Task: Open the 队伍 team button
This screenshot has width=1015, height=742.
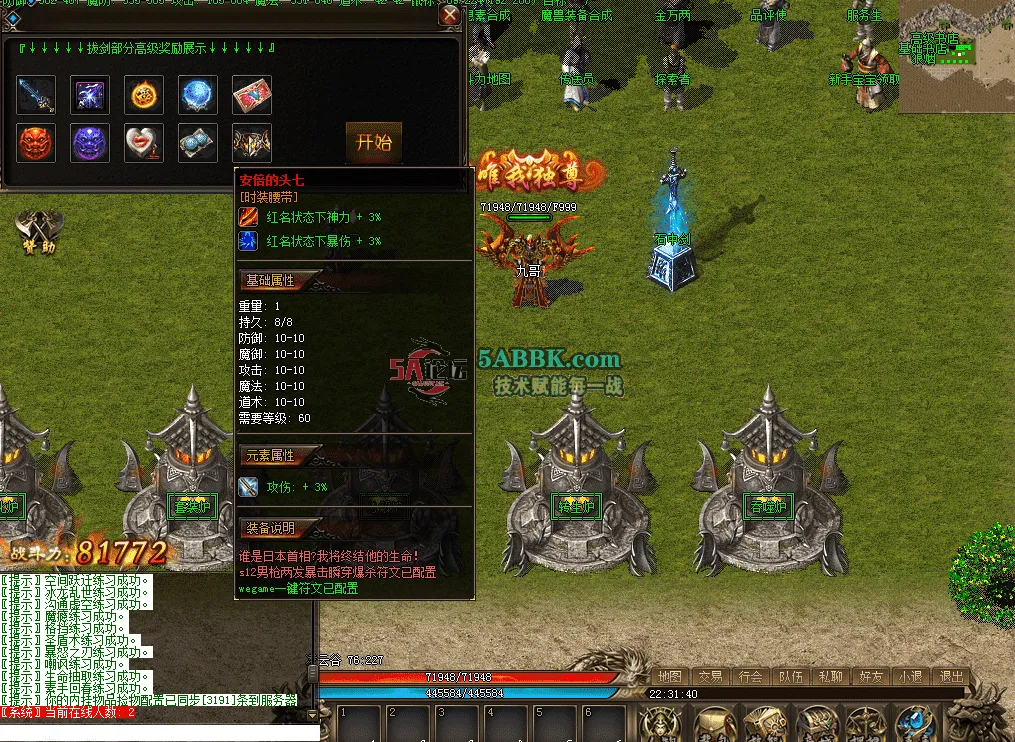Action: click(790, 676)
